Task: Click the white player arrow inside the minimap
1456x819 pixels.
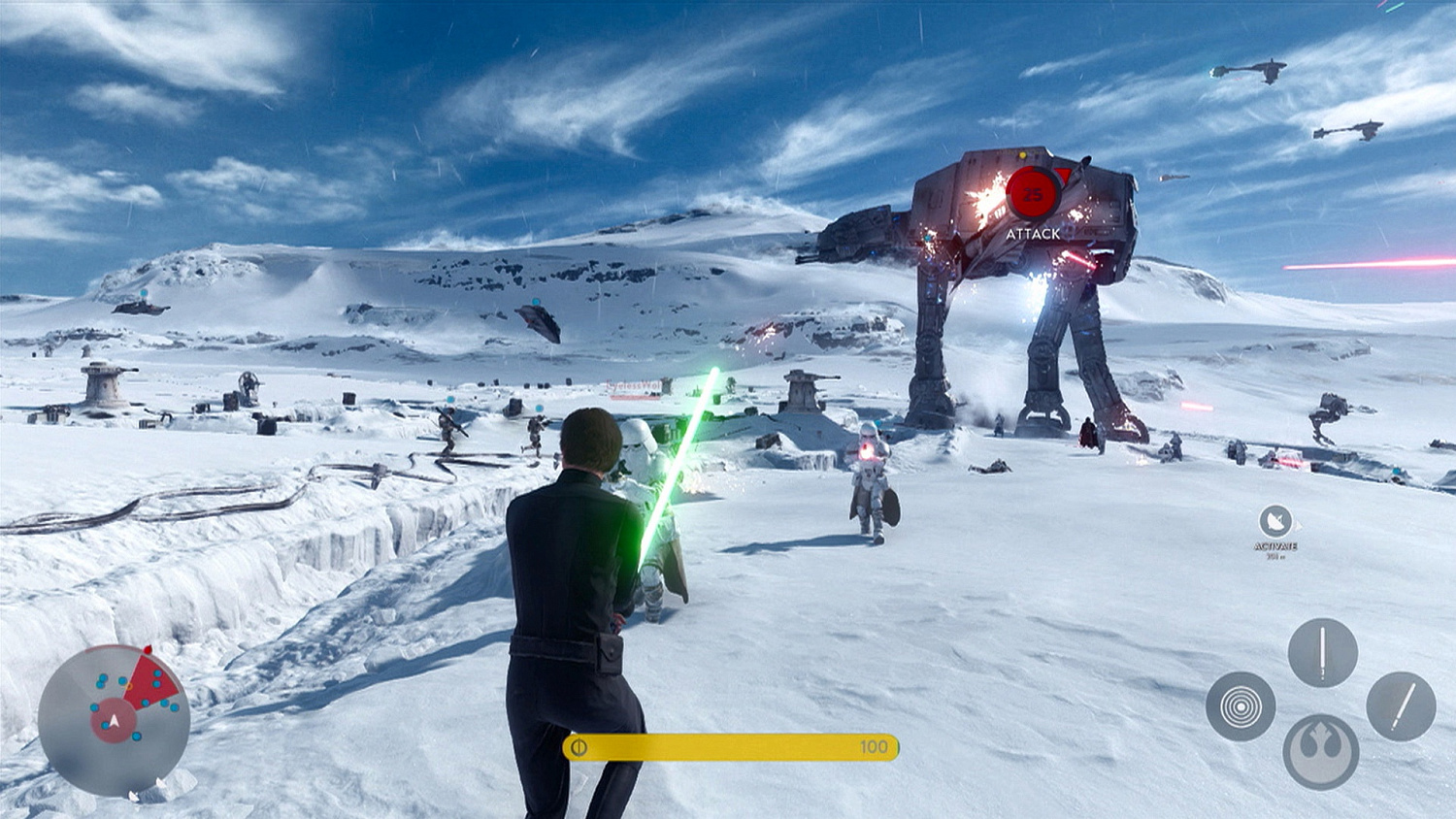Action: 114,721
